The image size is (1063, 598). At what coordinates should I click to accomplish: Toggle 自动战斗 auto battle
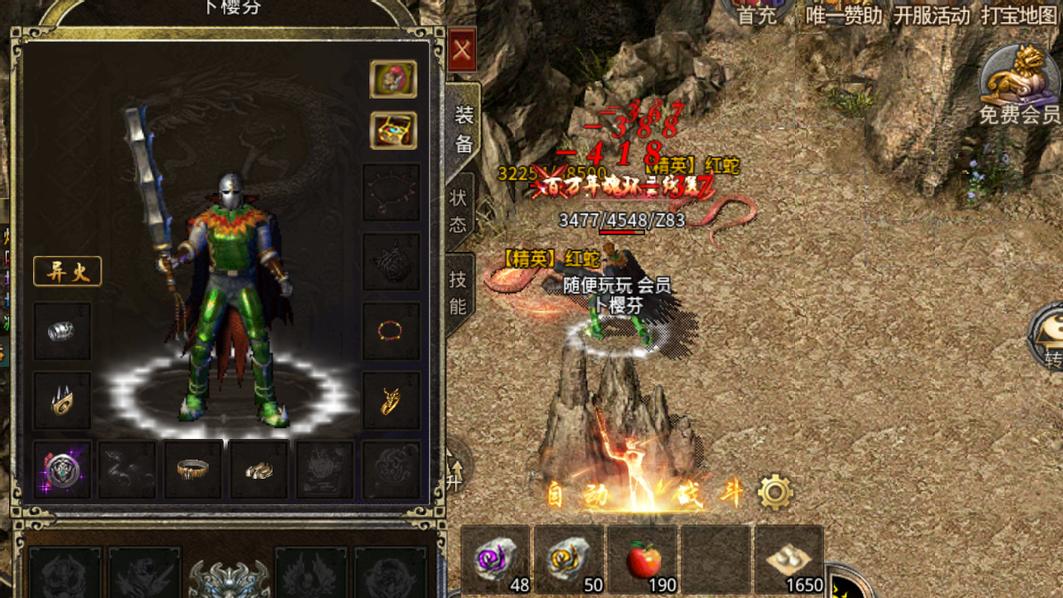pos(645,493)
